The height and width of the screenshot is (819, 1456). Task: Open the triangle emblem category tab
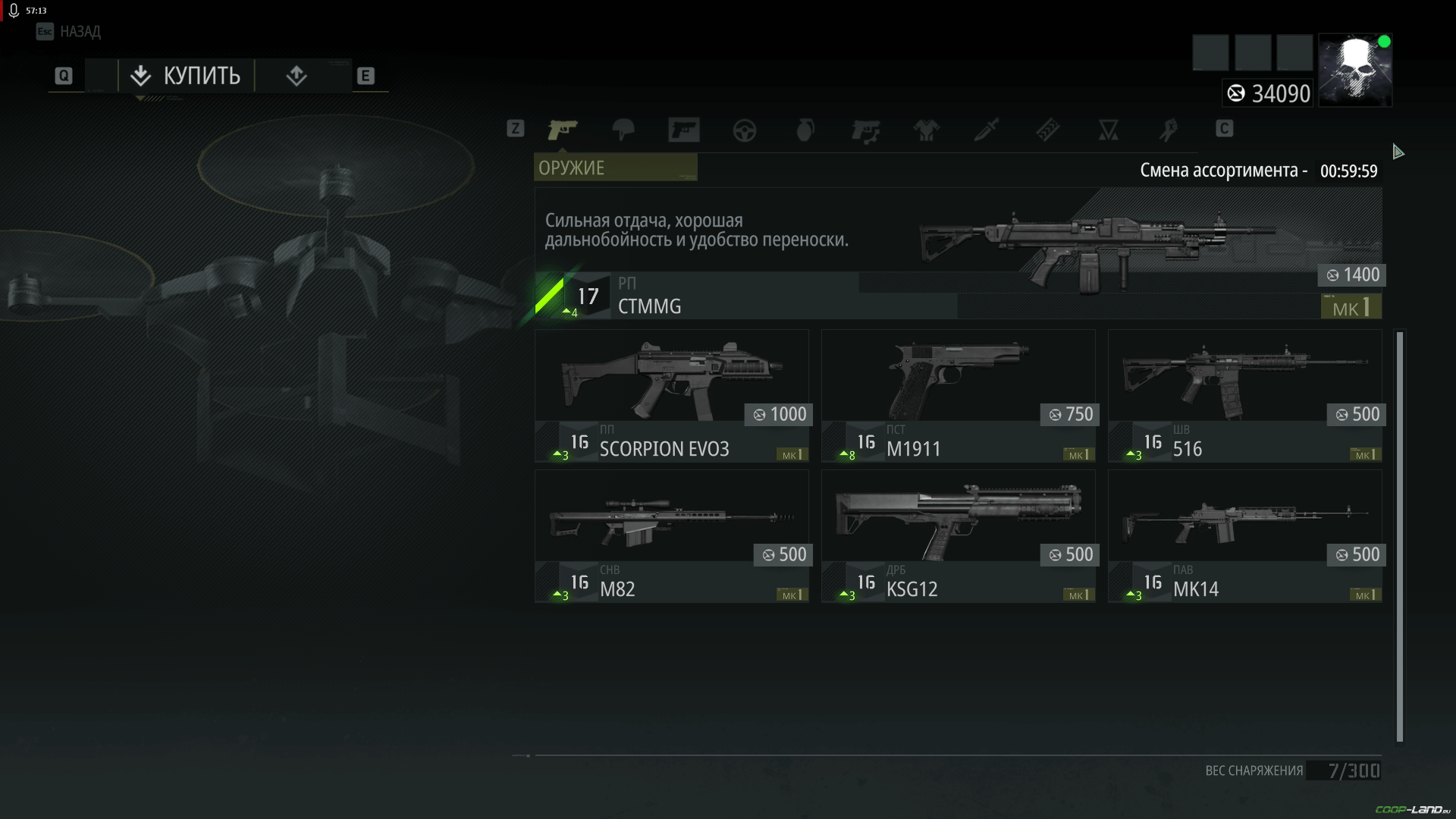[1108, 130]
